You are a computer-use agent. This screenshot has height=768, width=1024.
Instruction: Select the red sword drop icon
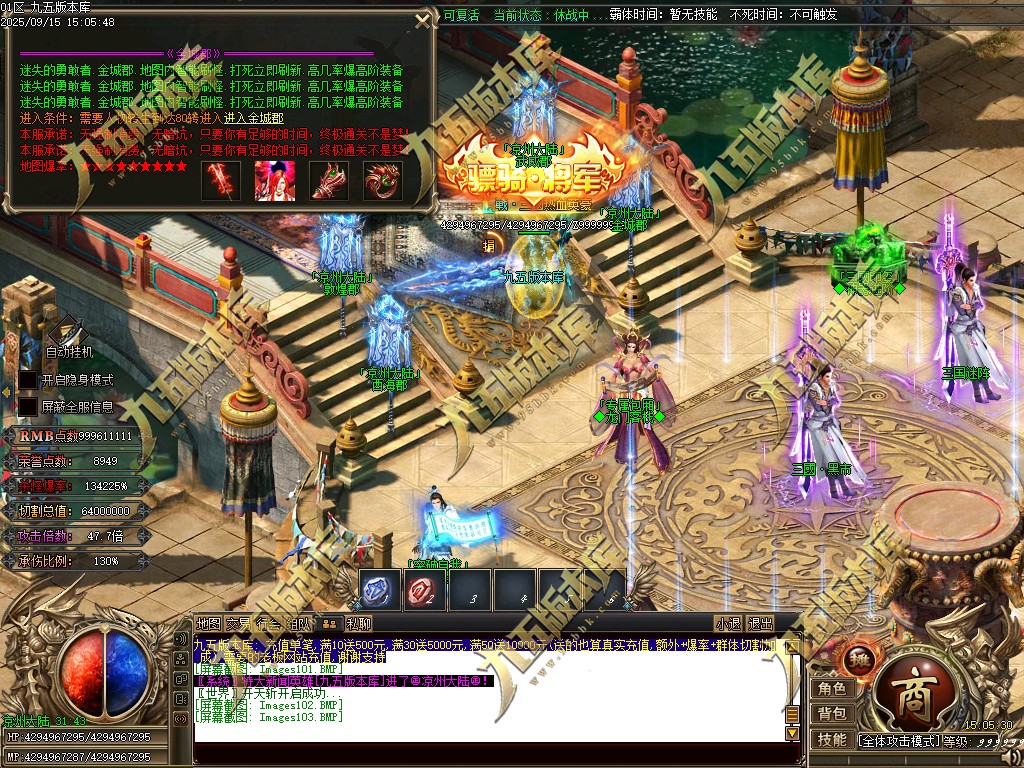coord(221,180)
